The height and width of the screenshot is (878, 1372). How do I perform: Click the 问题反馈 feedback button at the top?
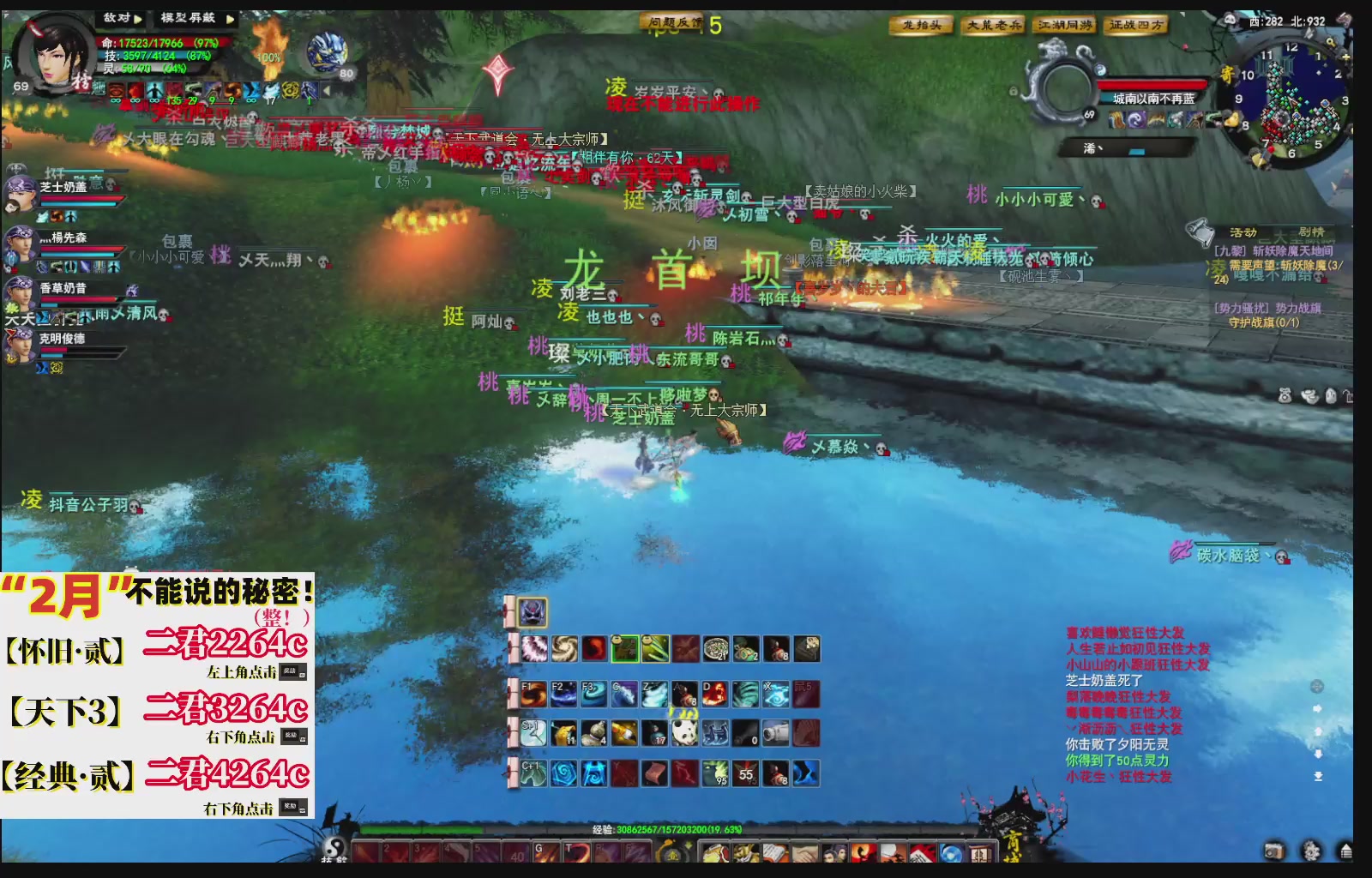click(x=671, y=21)
